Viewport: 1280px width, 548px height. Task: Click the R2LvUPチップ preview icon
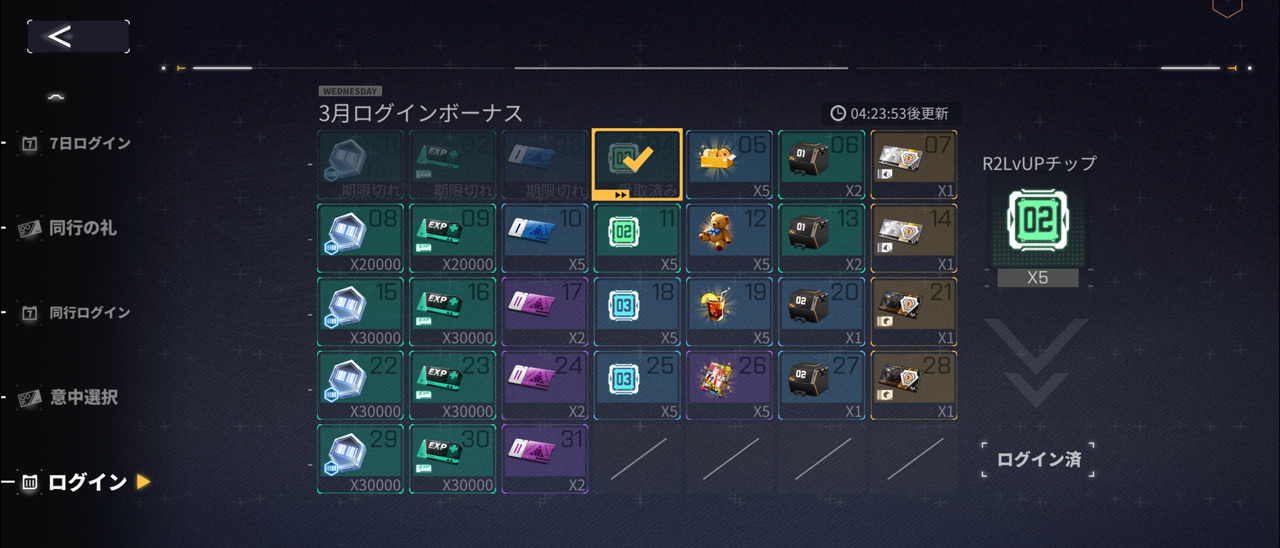1037,222
